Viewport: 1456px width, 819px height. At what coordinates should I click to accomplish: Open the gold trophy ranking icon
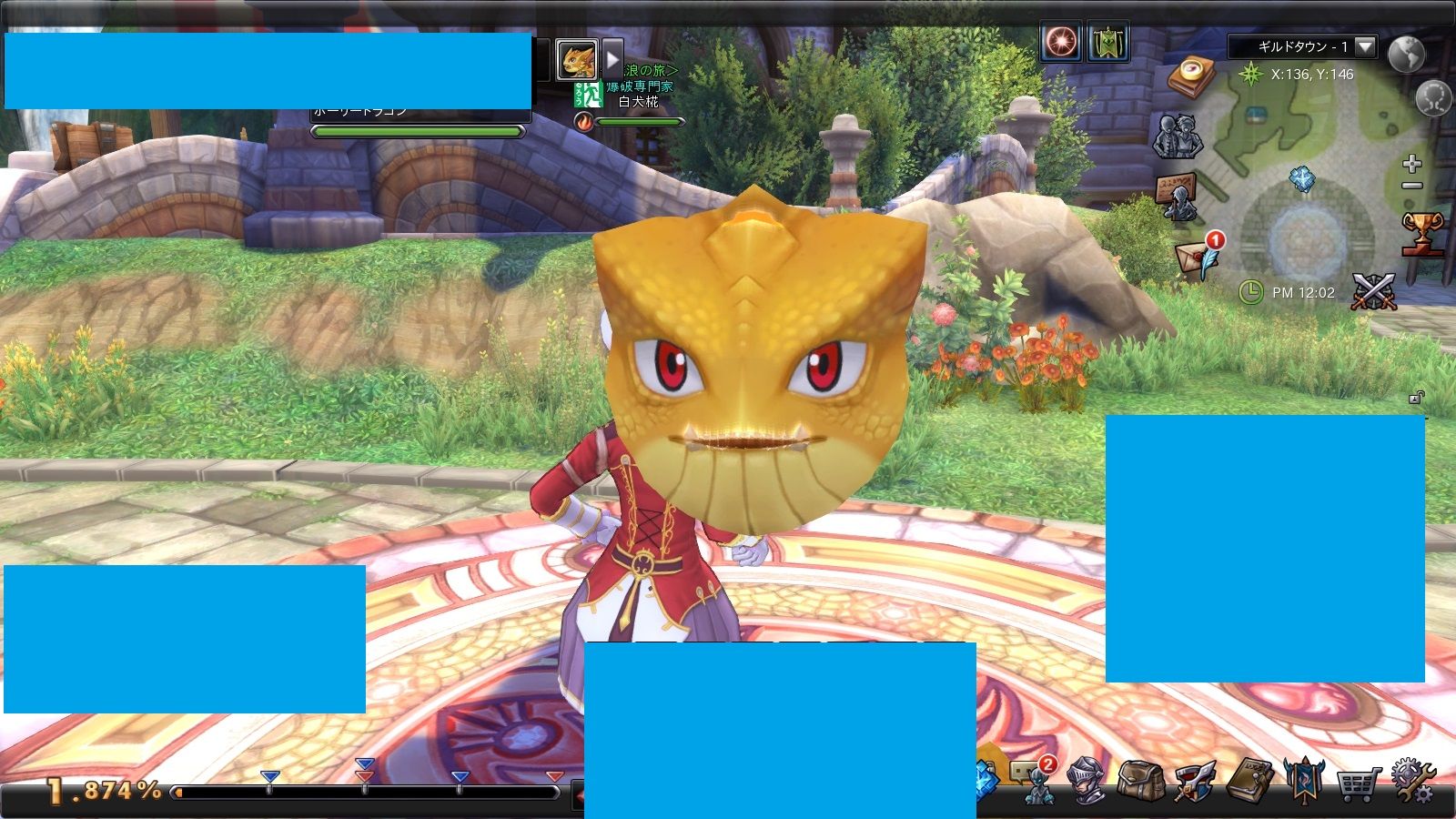tap(1421, 233)
